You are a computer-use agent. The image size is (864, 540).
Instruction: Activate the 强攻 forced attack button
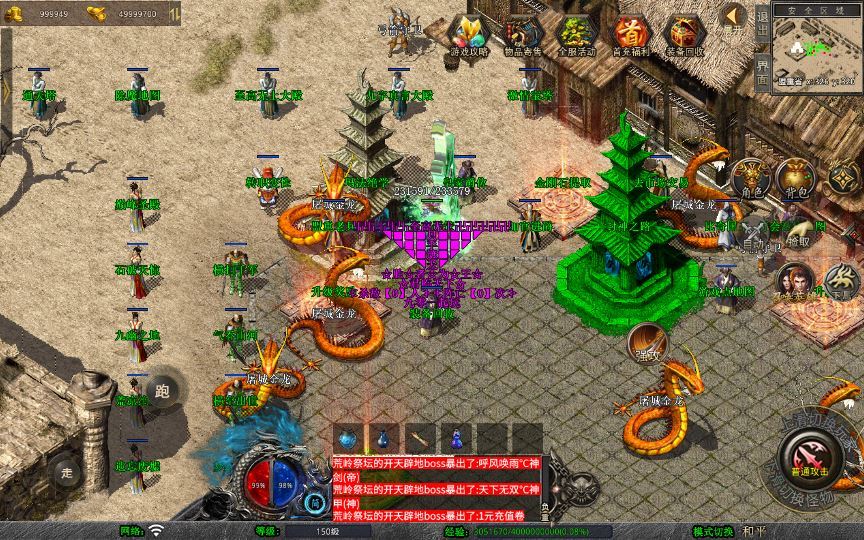click(x=646, y=343)
